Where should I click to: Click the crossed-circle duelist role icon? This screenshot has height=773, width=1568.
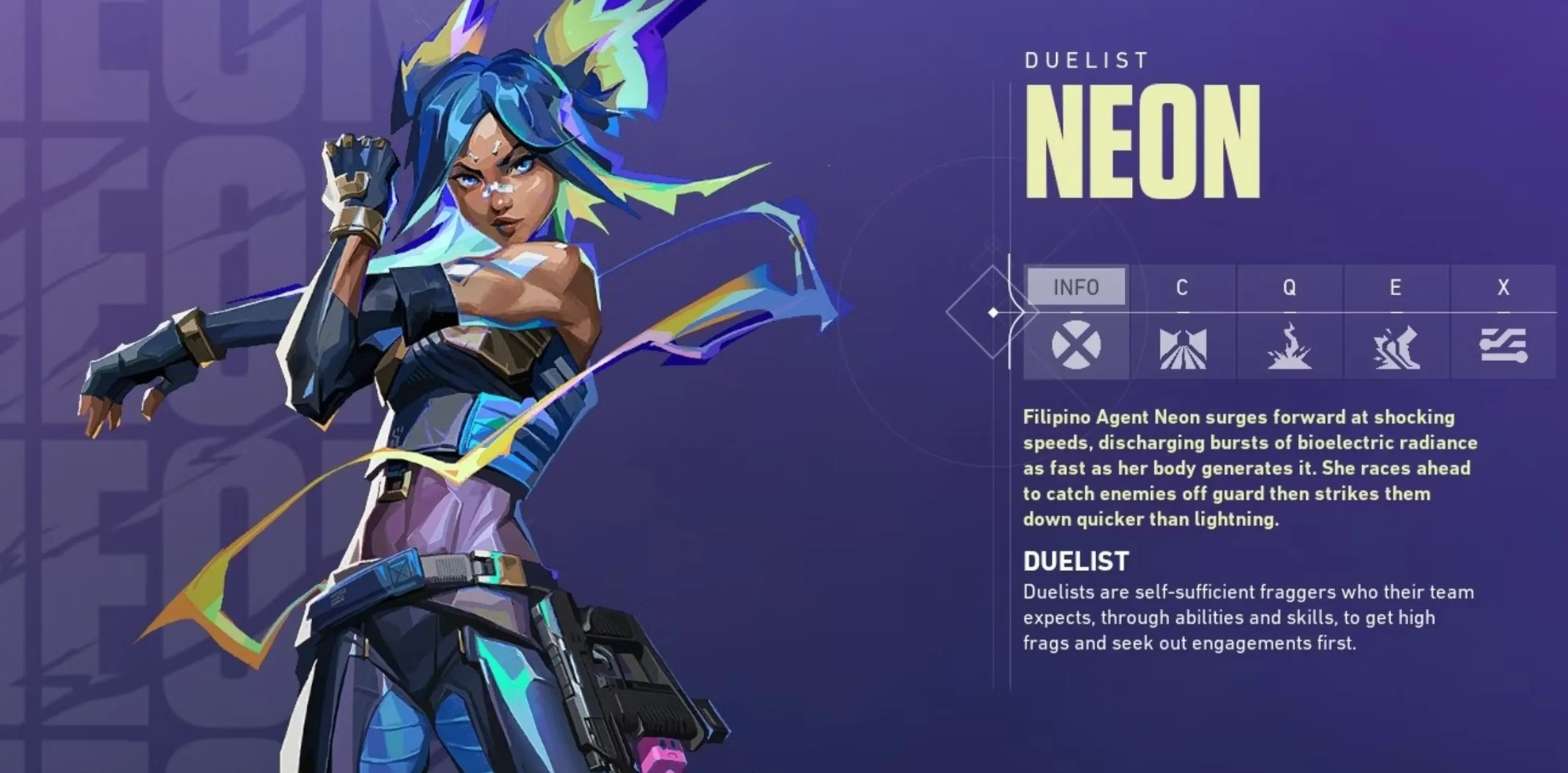click(x=1075, y=346)
